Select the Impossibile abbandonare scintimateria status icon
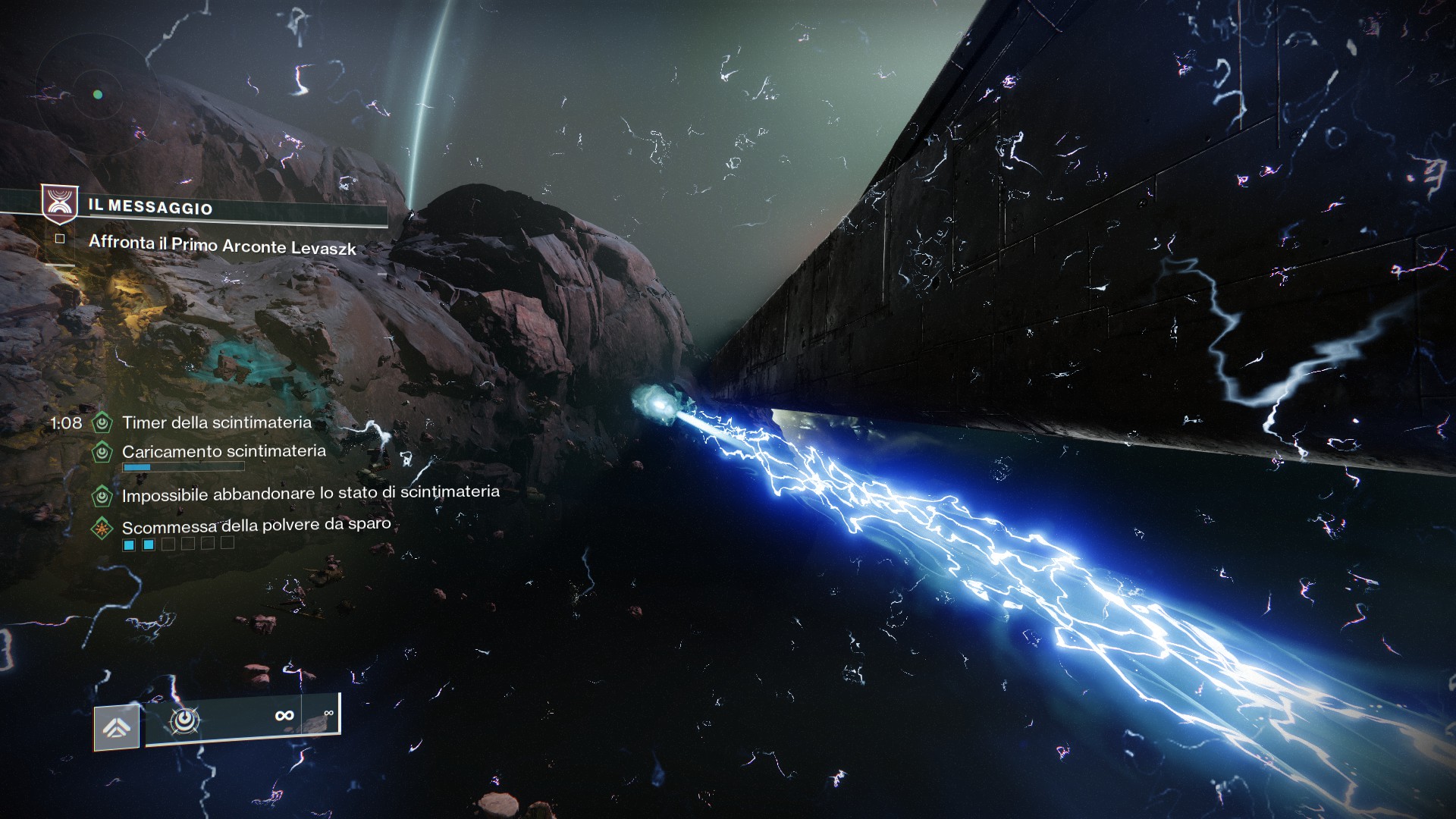The height and width of the screenshot is (819, 1456). [102, 496]
